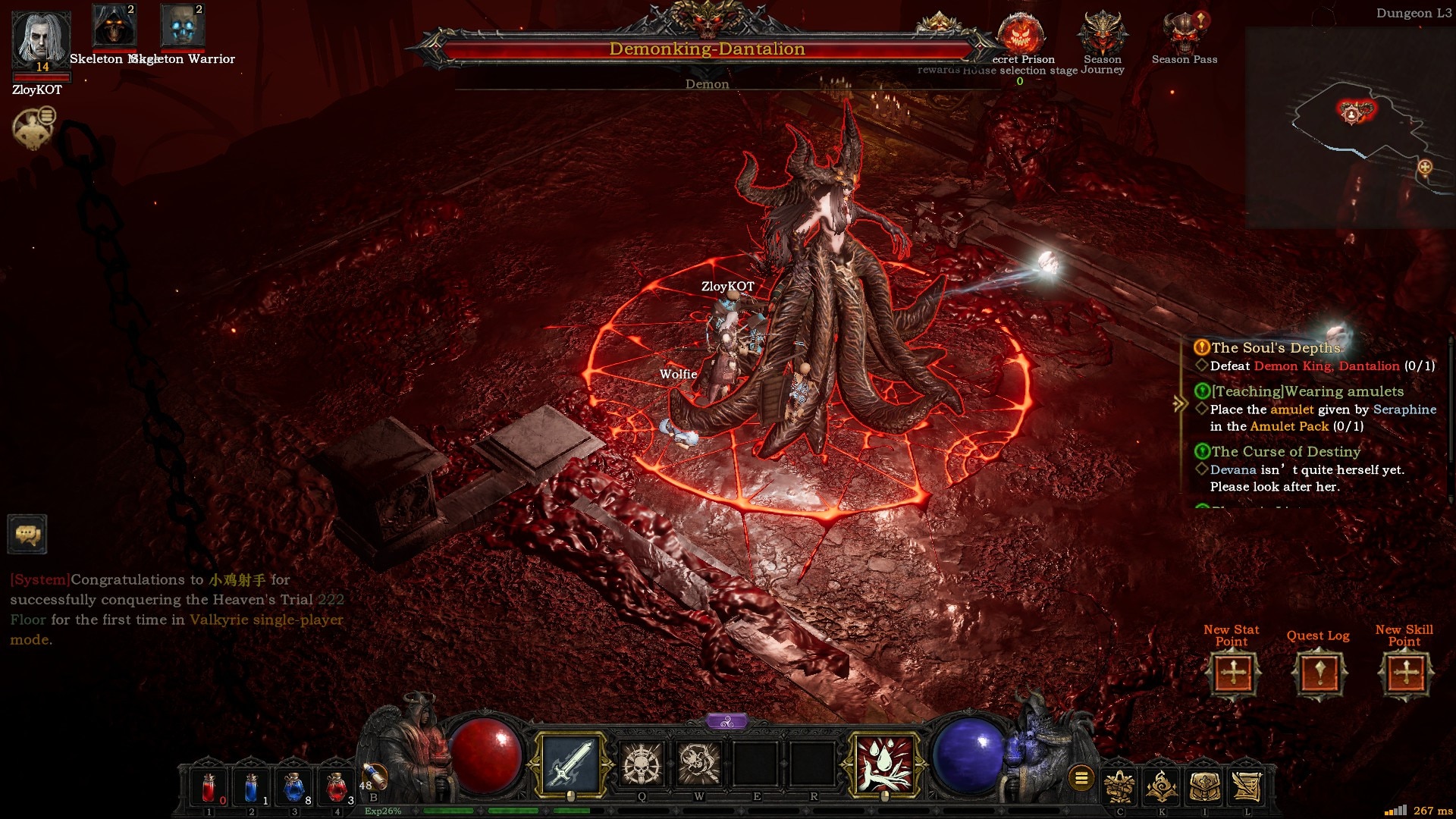Select the Wearing amulets teaching quest

pos(1307,391)
